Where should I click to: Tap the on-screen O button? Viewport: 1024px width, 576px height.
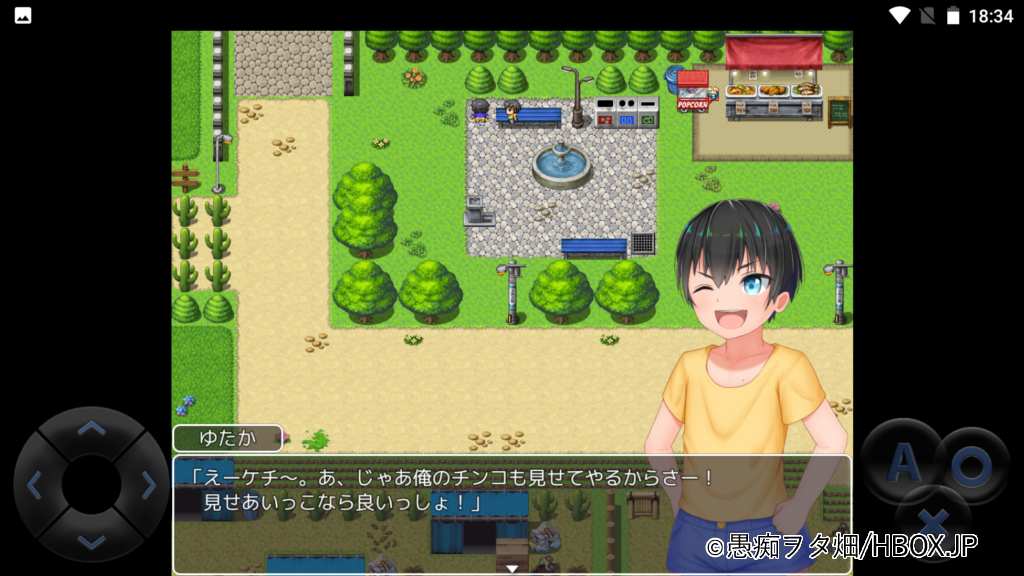tap(971, 465)
